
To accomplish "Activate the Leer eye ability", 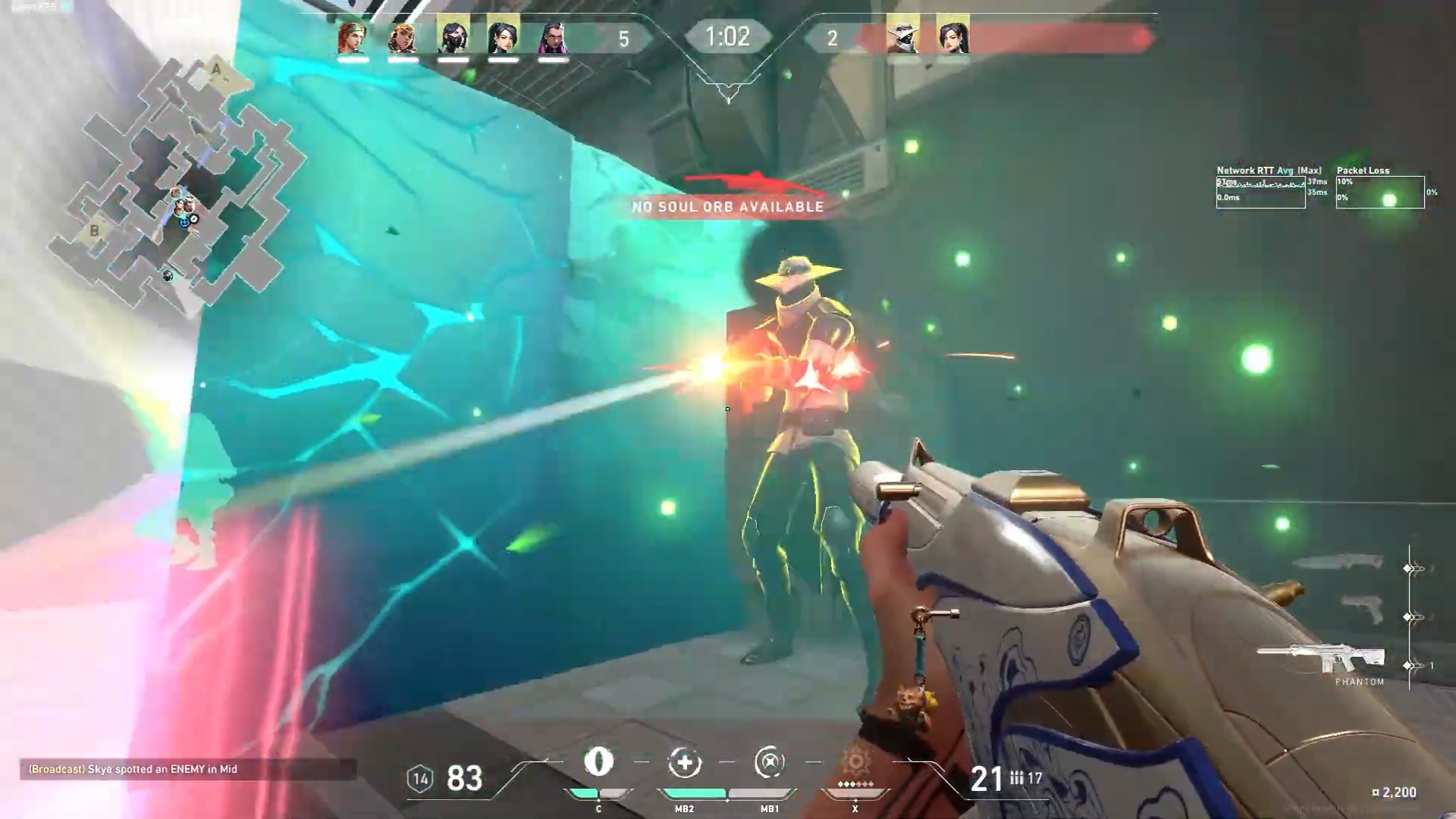I will 598,762.
